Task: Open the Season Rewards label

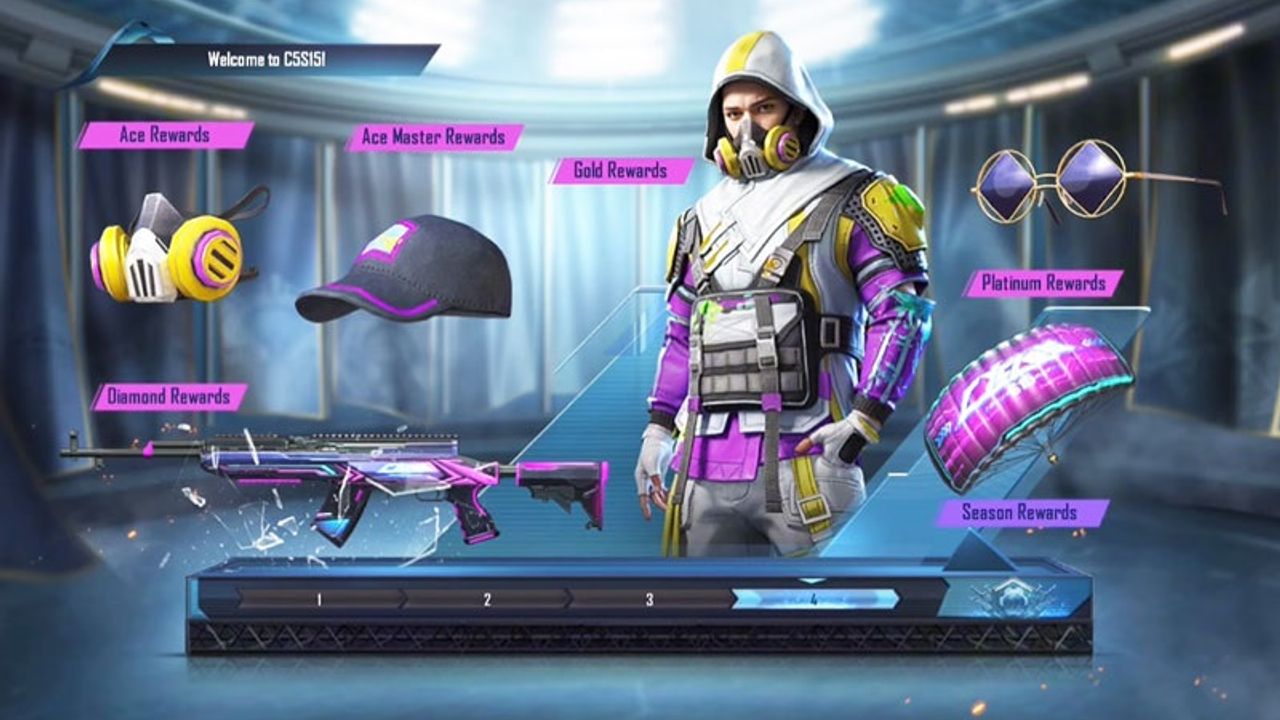Action: [1020, 513]
